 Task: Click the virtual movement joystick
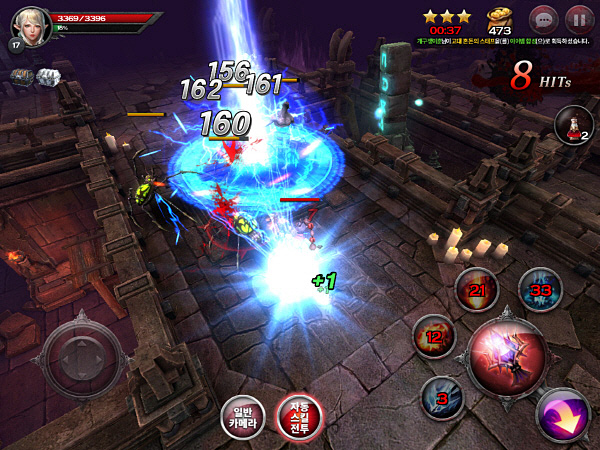tap(83, 357)
